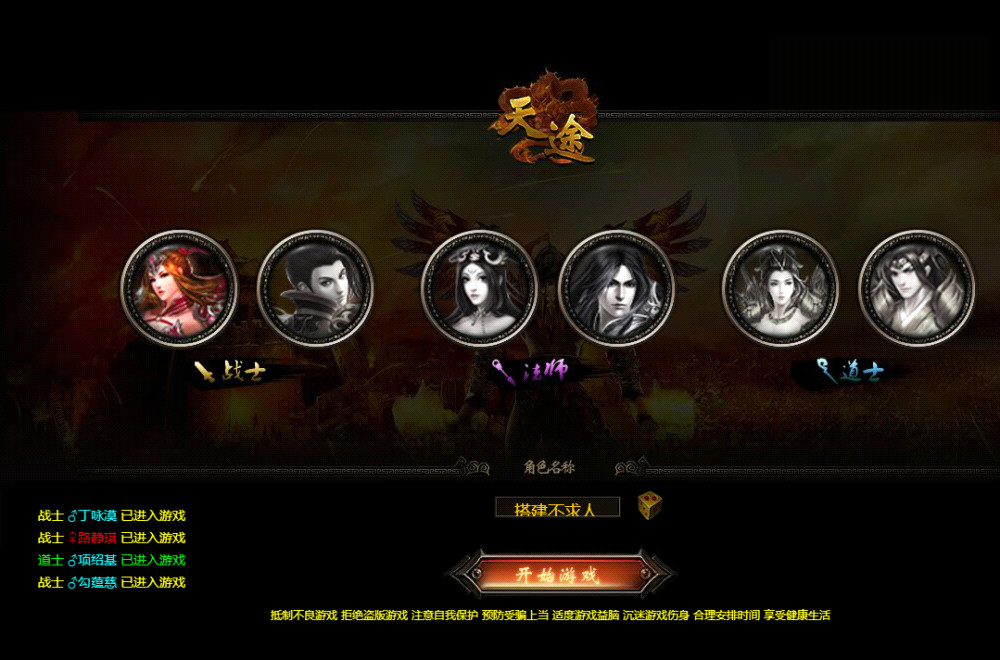Select the male warrior portrait

[316, 288]
